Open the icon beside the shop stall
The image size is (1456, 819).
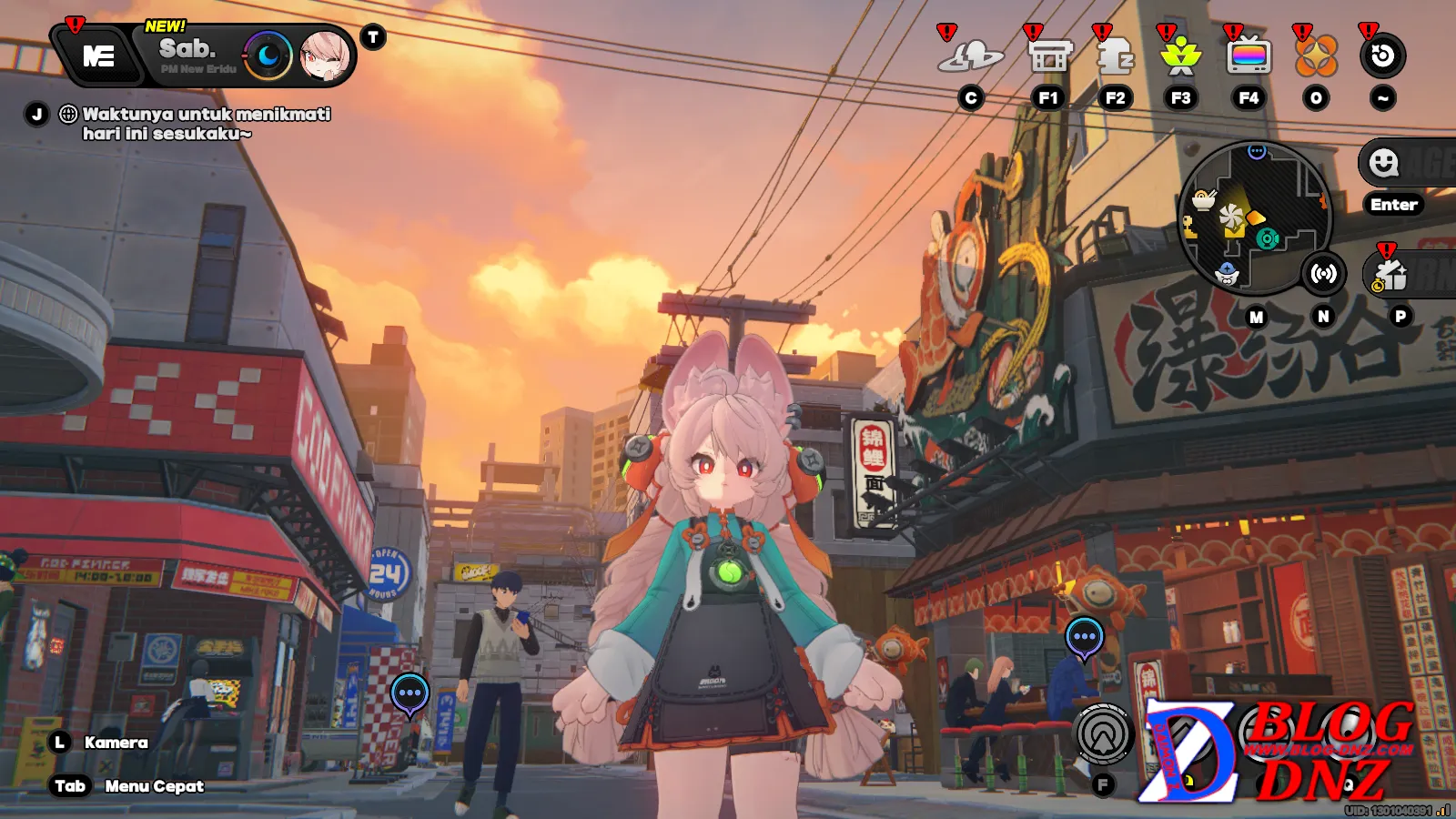pyautogui.click(x=1115, y=56)
